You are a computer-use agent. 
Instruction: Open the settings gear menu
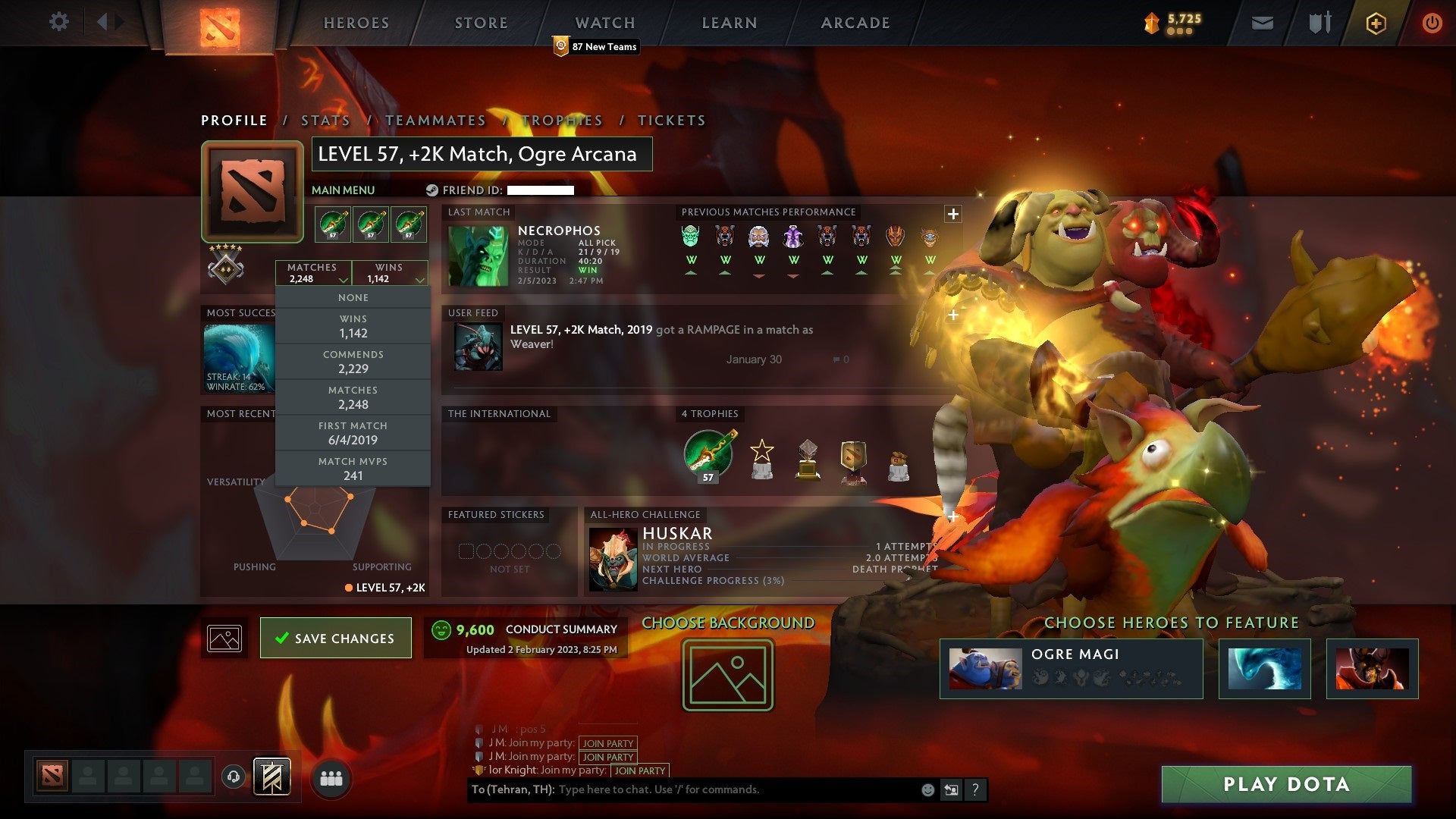coord(59,22)
